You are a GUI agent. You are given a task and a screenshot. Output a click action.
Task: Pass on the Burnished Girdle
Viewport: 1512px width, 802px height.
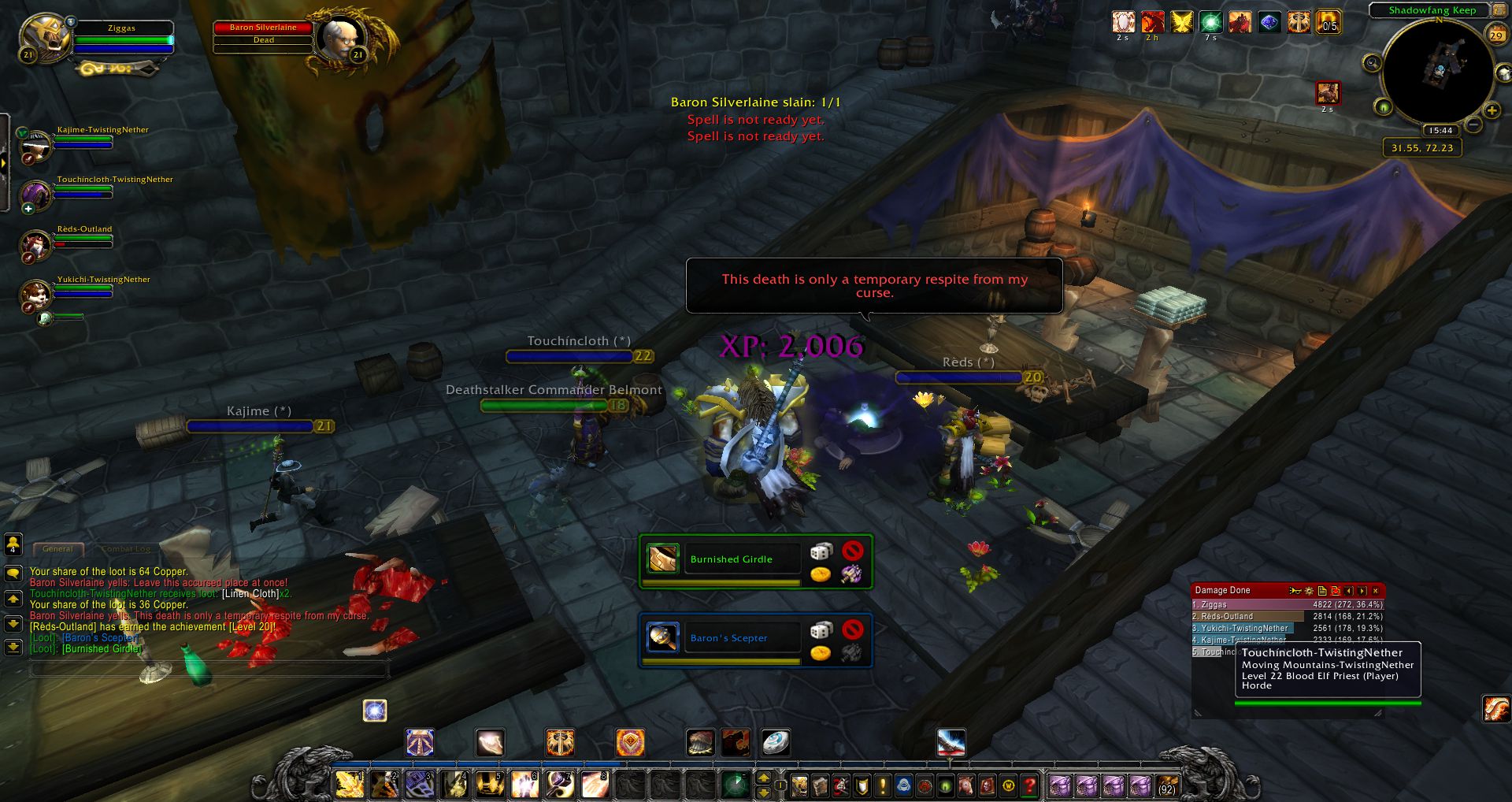coord(852,551)
